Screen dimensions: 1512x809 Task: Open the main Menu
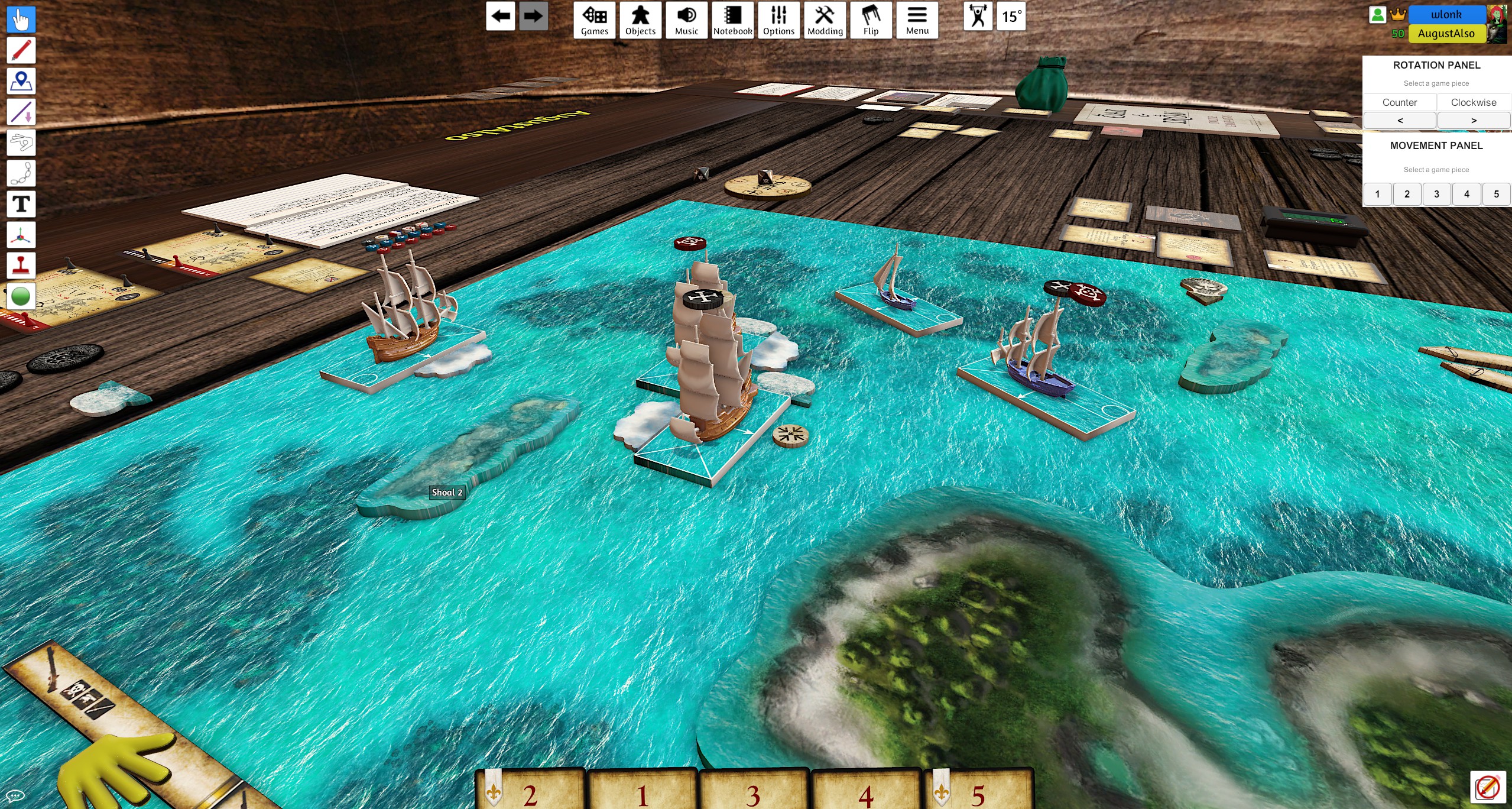(917, 20)
